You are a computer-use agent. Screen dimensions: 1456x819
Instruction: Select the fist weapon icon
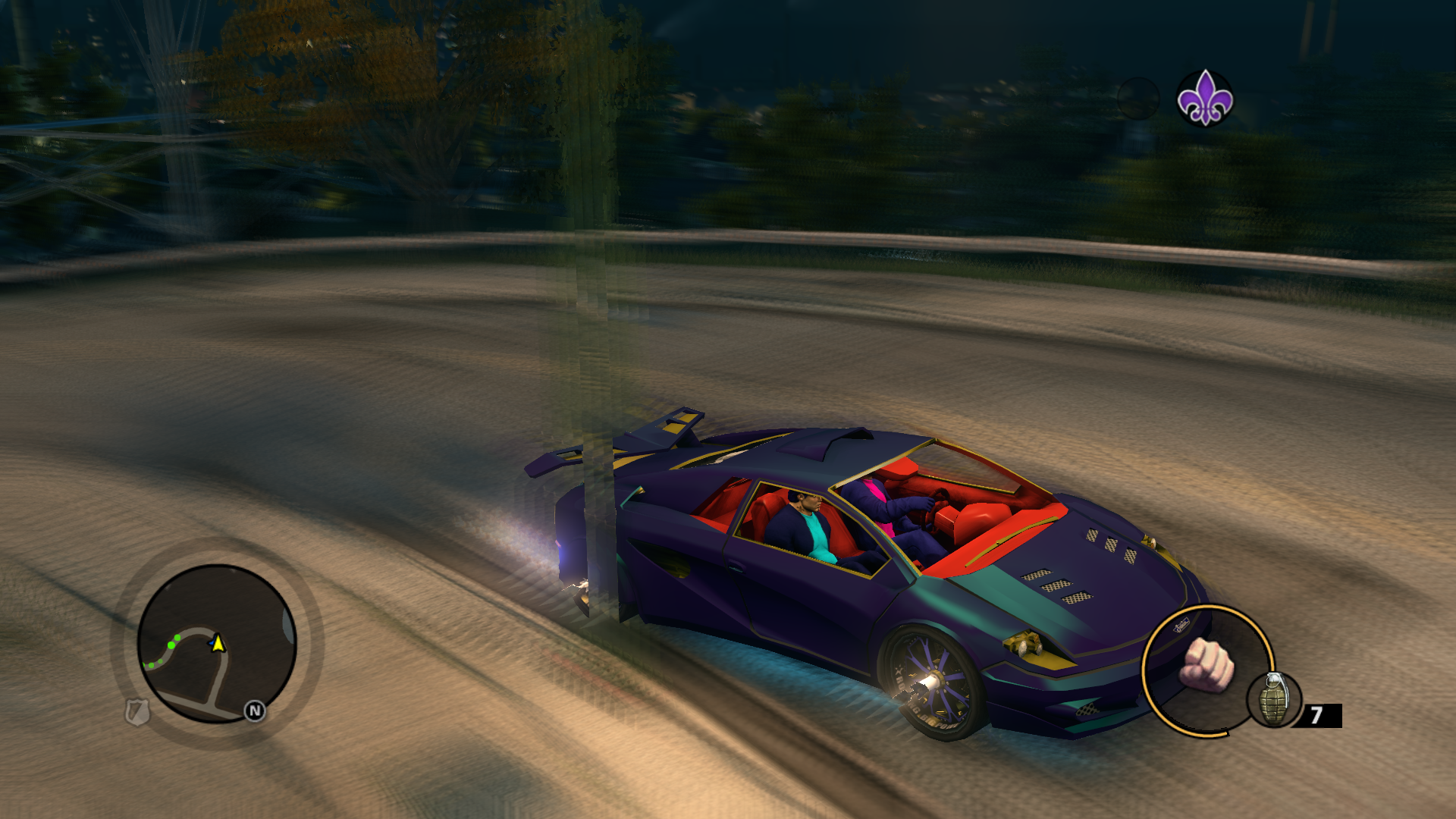point(1207,665)
